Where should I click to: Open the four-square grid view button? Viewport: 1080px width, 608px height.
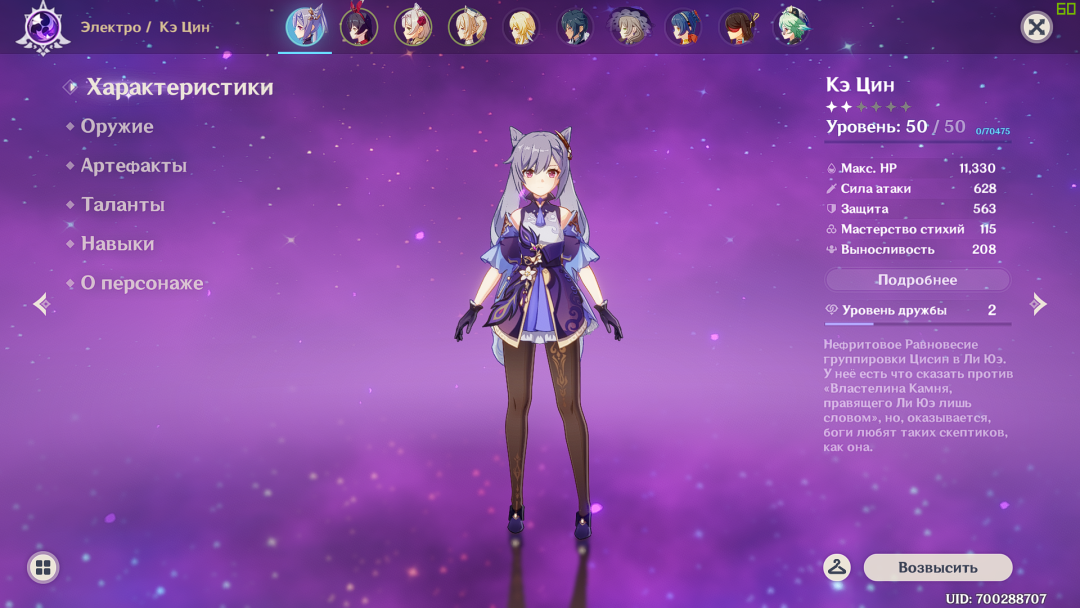click(x=42, y=568)
